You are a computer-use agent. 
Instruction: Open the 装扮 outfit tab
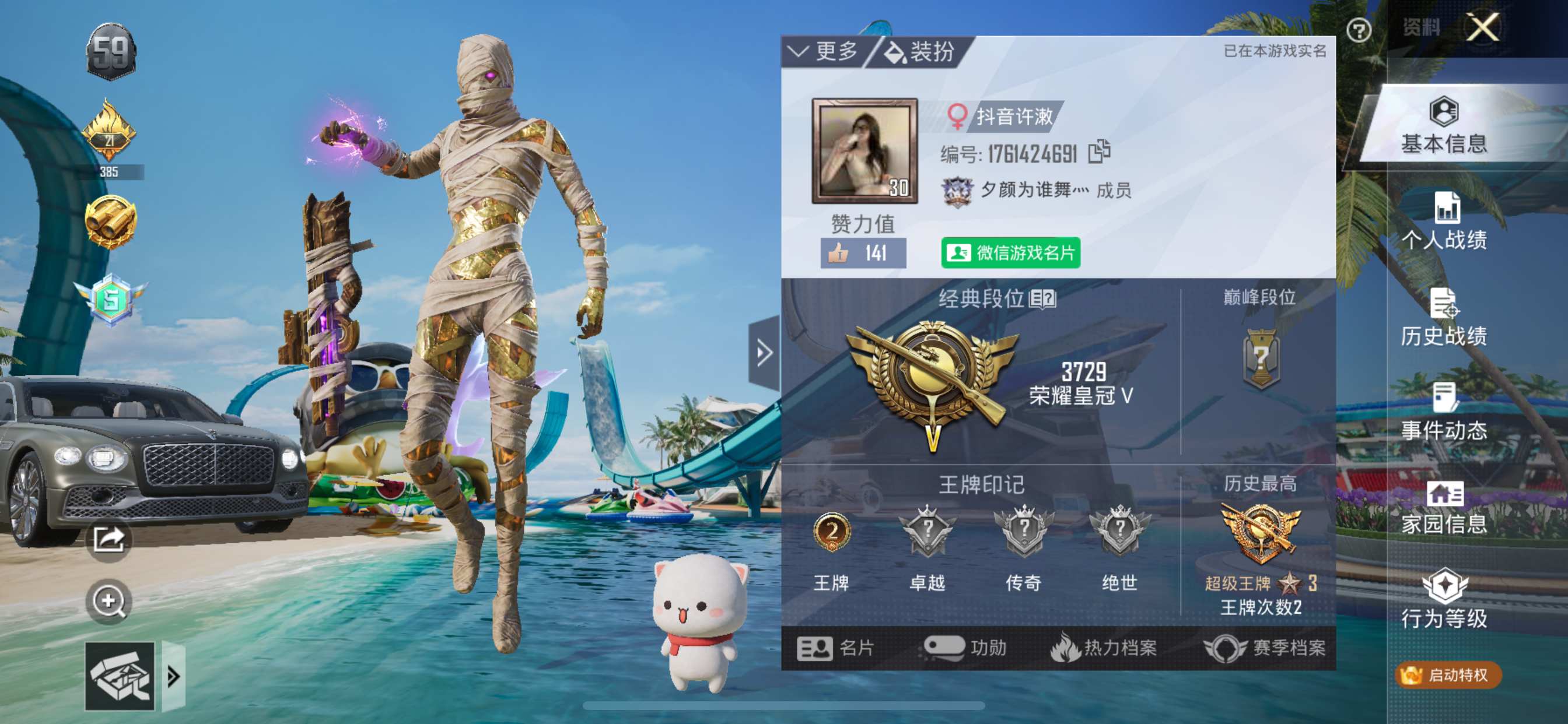pyautogui.click(x=919, y=52)
